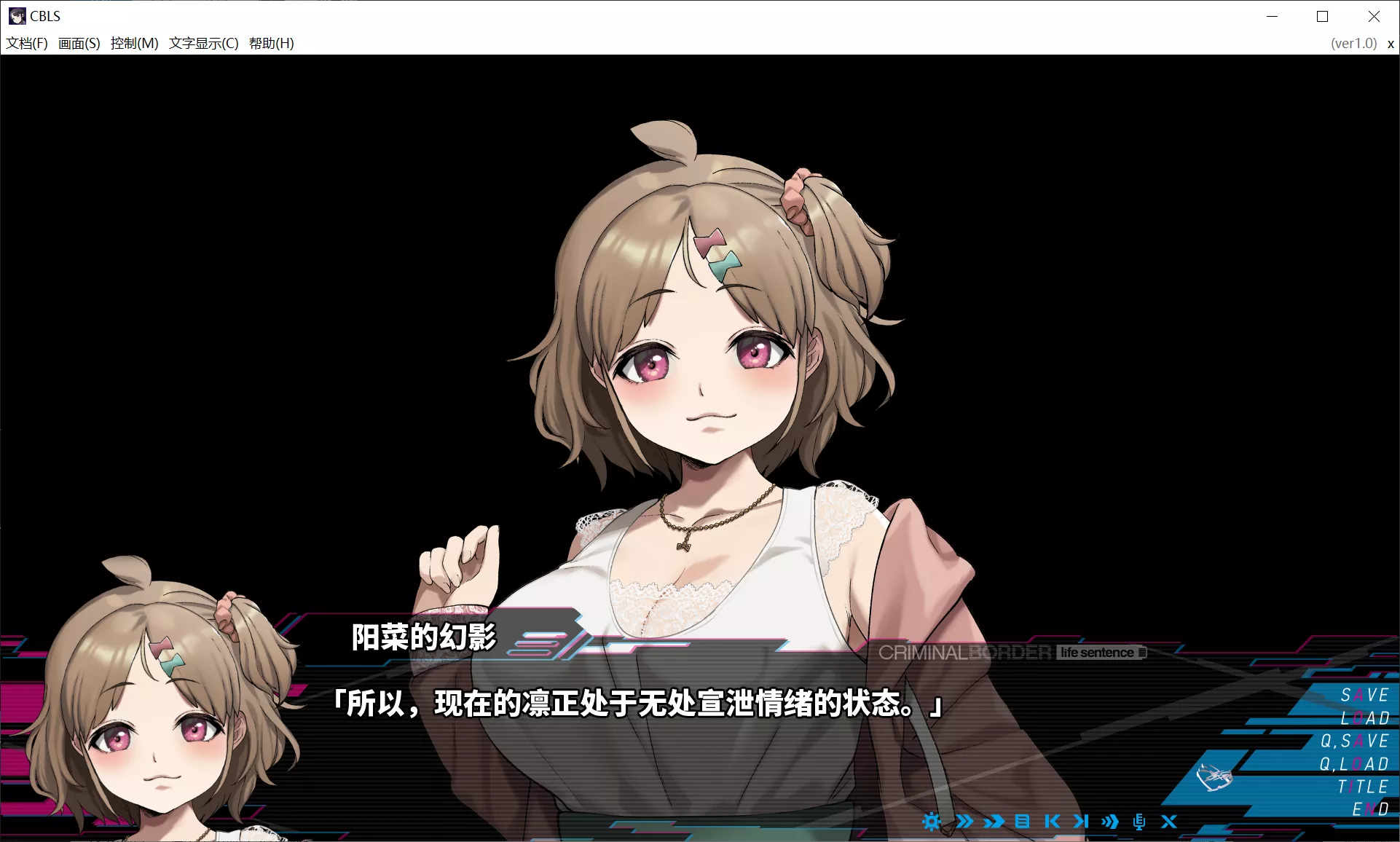Open the message backlog icon
The image size is (1400, 842).
tap(1023, 822)
